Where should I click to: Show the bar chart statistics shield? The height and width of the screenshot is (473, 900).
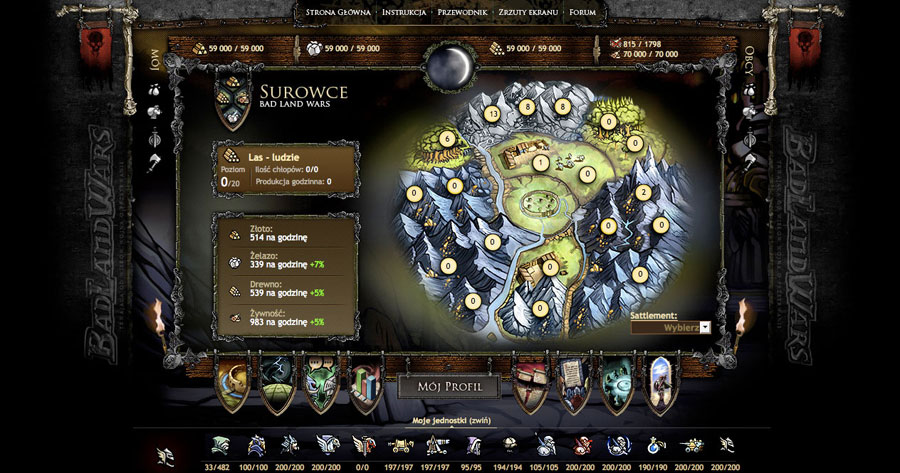pyautogui.click(x=366, y=384)
